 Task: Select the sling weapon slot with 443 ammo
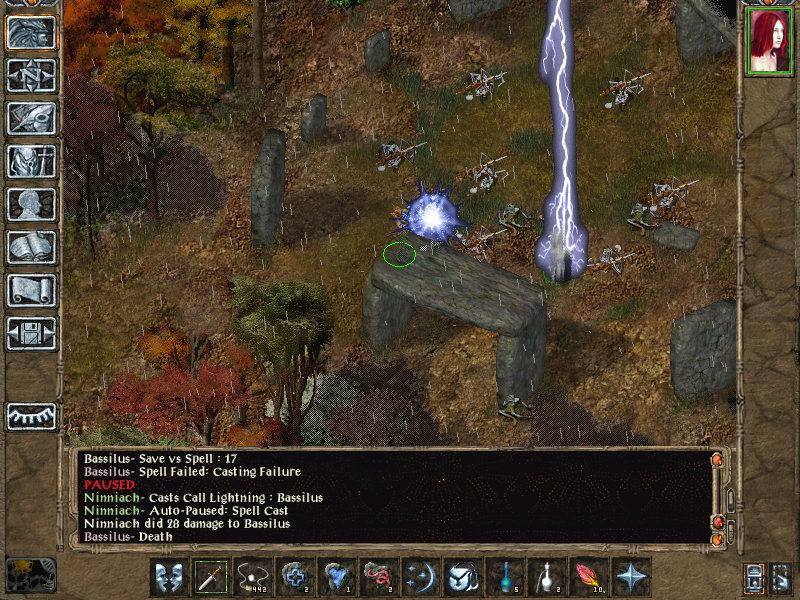253,577
